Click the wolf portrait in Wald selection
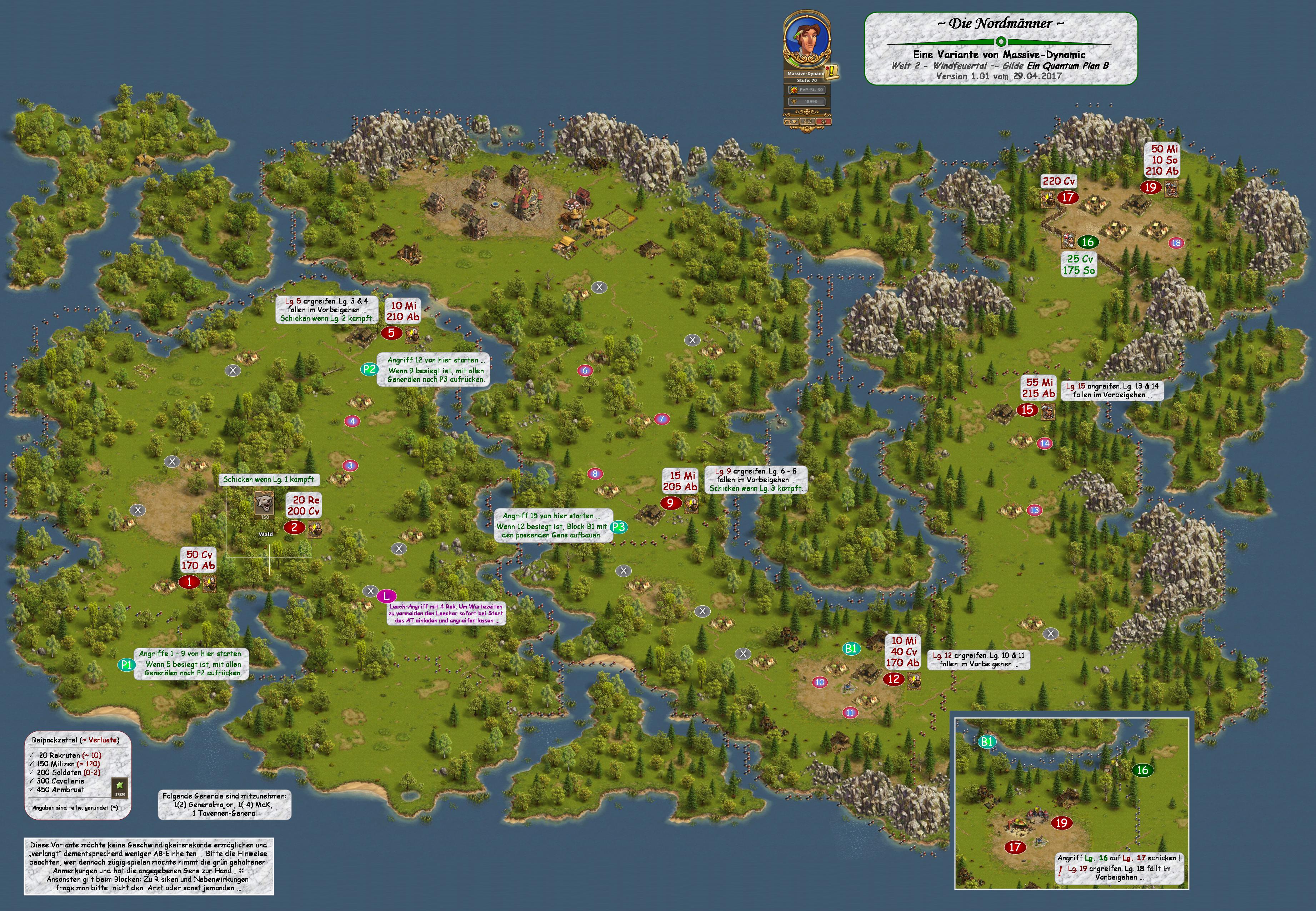 tap(264, 502)
